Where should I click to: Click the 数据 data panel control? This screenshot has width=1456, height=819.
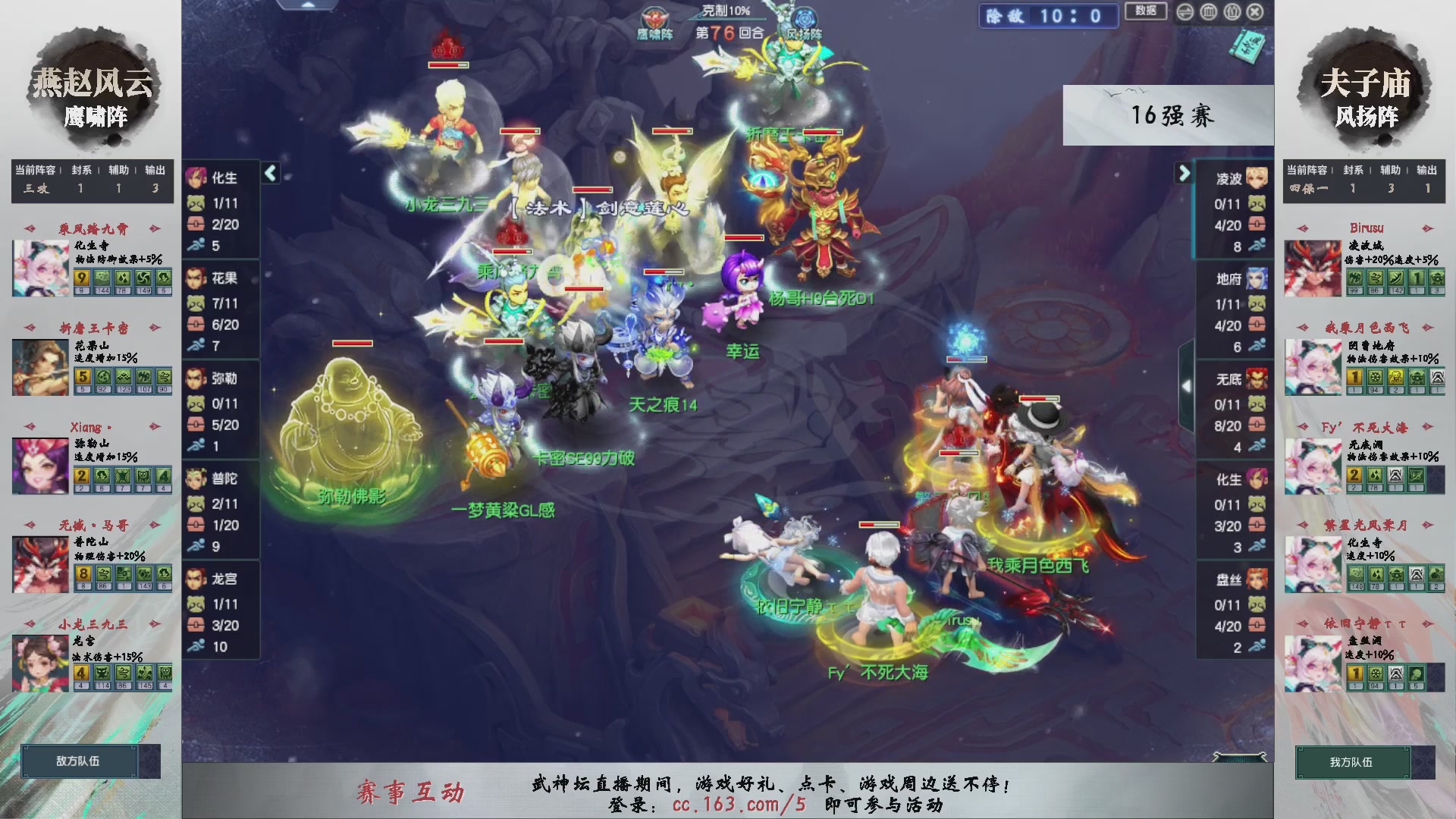pos(1145,12)
